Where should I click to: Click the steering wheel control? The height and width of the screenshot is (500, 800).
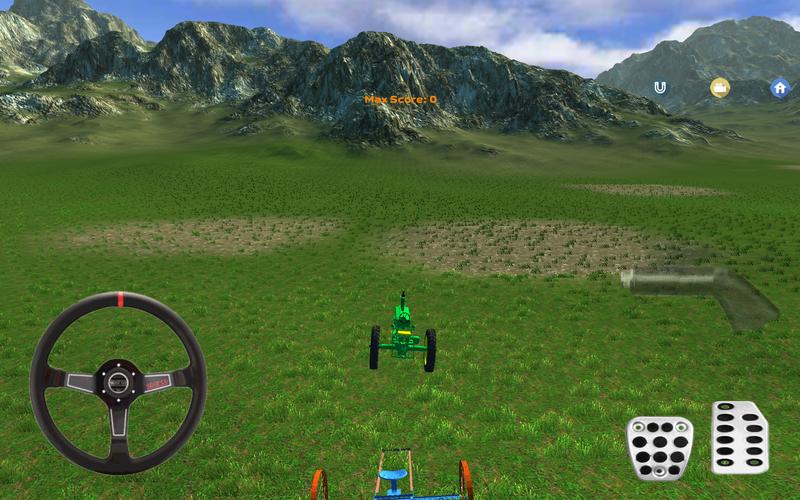click(118, 382)
